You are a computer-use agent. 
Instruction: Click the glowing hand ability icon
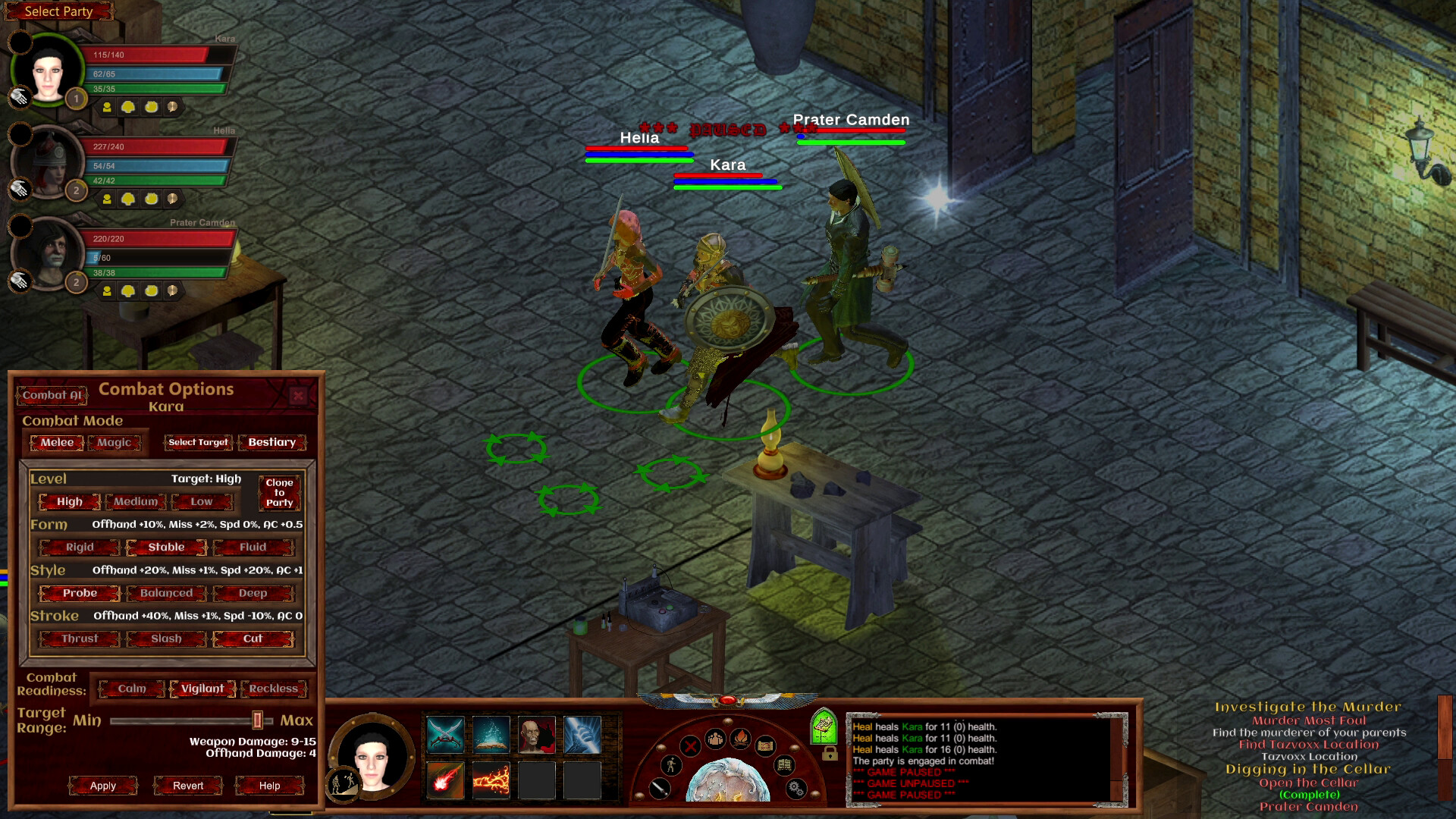coord(583,735)
